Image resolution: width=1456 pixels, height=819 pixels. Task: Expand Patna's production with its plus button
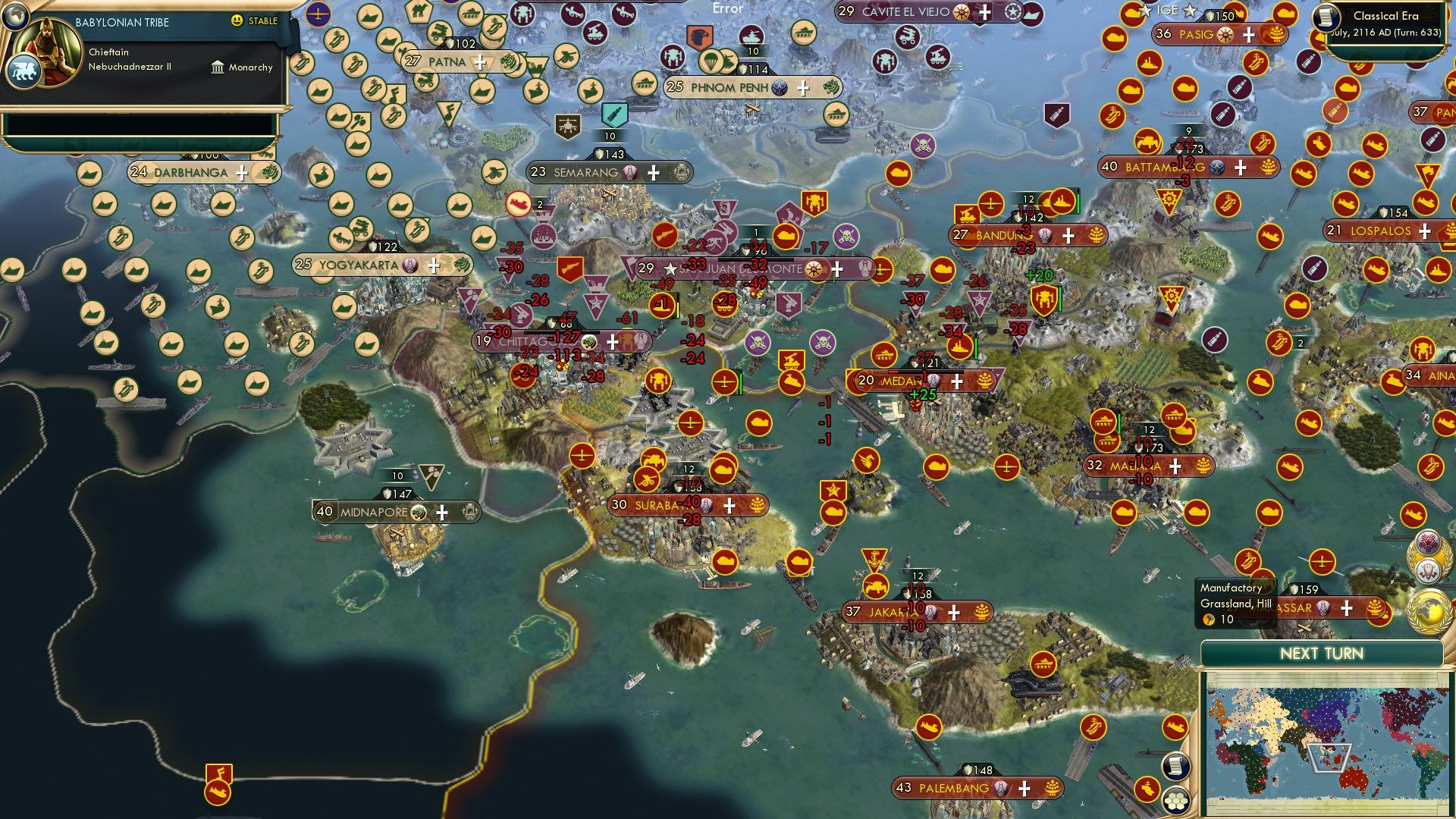pyautogui.click(x=479, y=63)
